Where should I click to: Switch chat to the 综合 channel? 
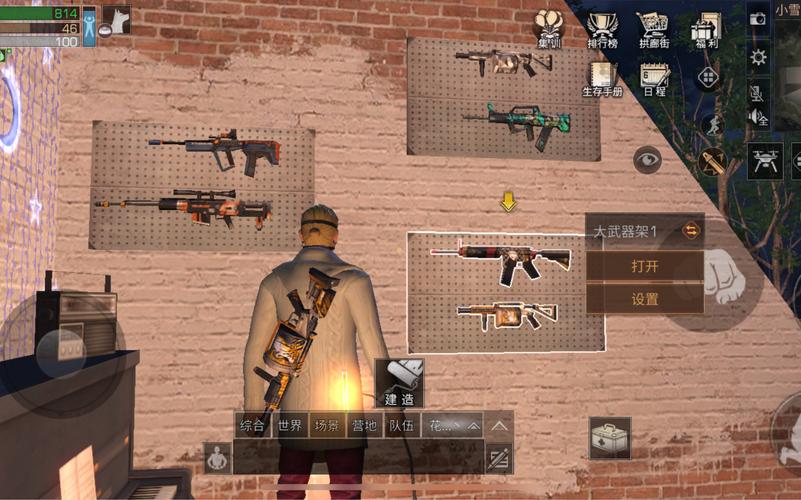tap(253, 426)
